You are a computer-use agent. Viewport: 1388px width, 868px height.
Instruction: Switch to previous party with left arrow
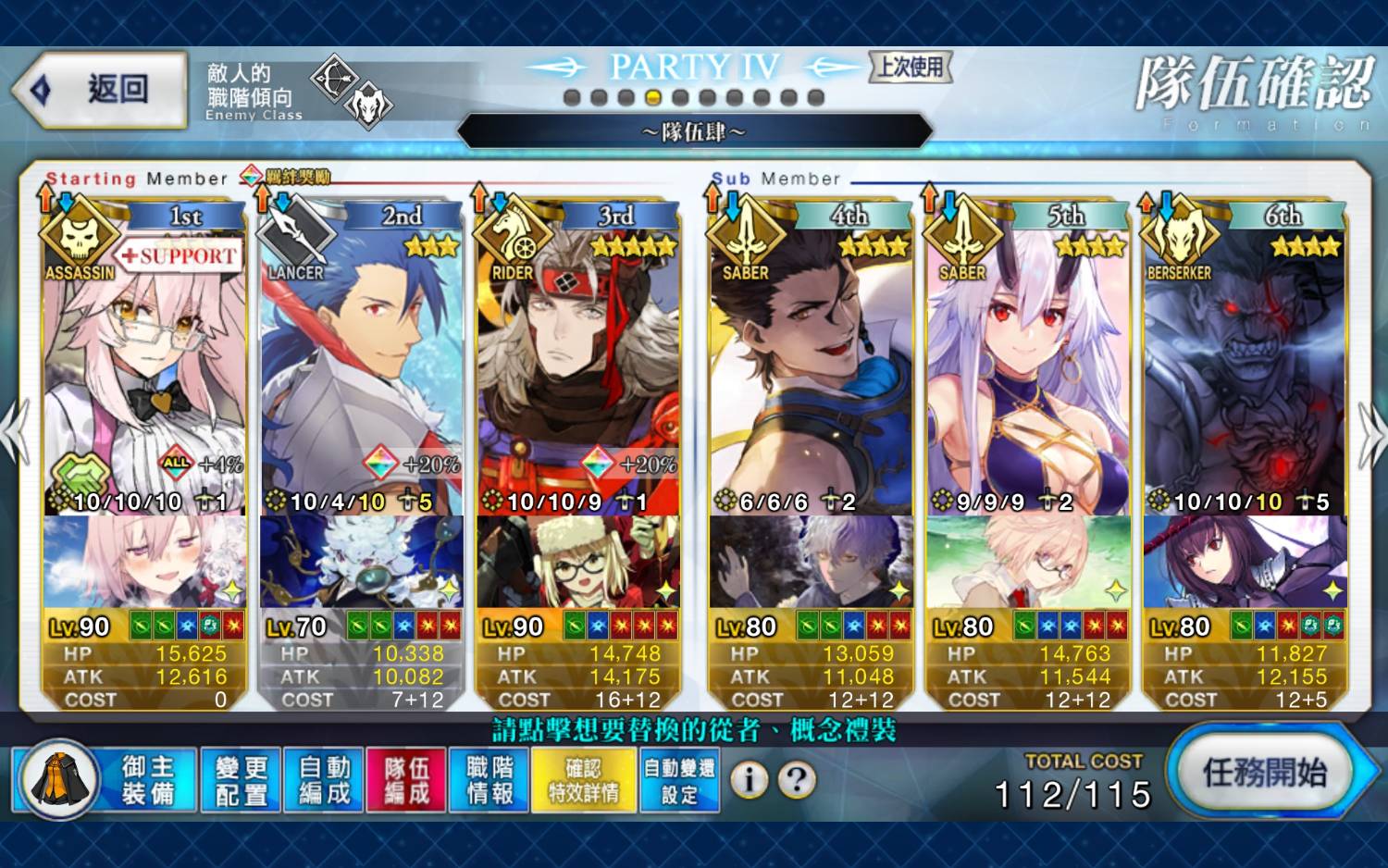click(15, 433)
